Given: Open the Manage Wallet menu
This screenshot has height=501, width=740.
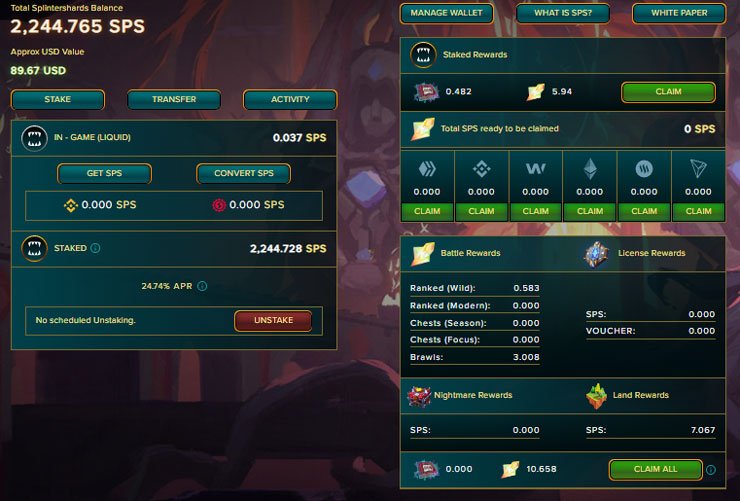Looking at the screenshot, I should click(446, 13).
